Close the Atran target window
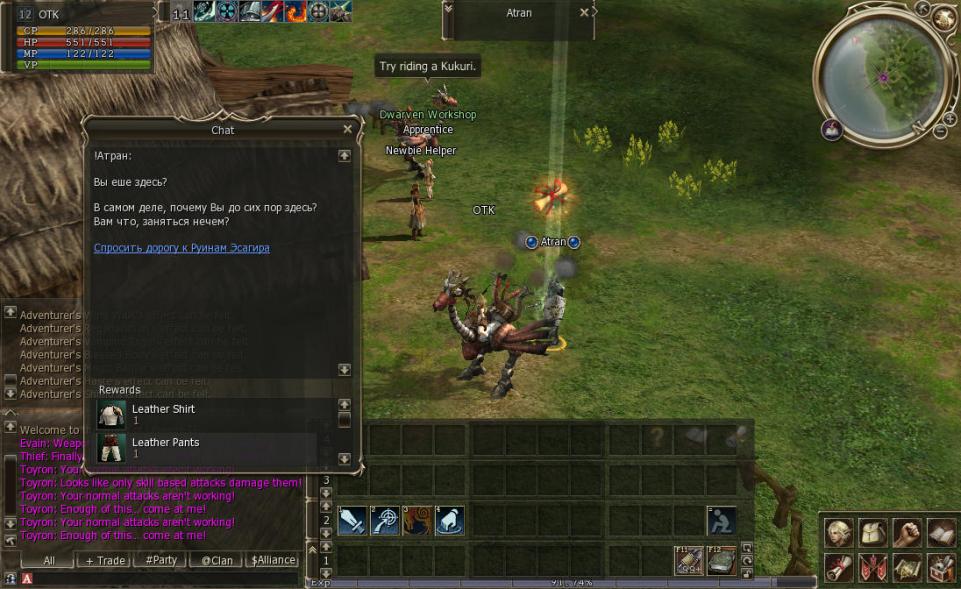This screenshot has width=961, height=589. [x=584, y=13]
